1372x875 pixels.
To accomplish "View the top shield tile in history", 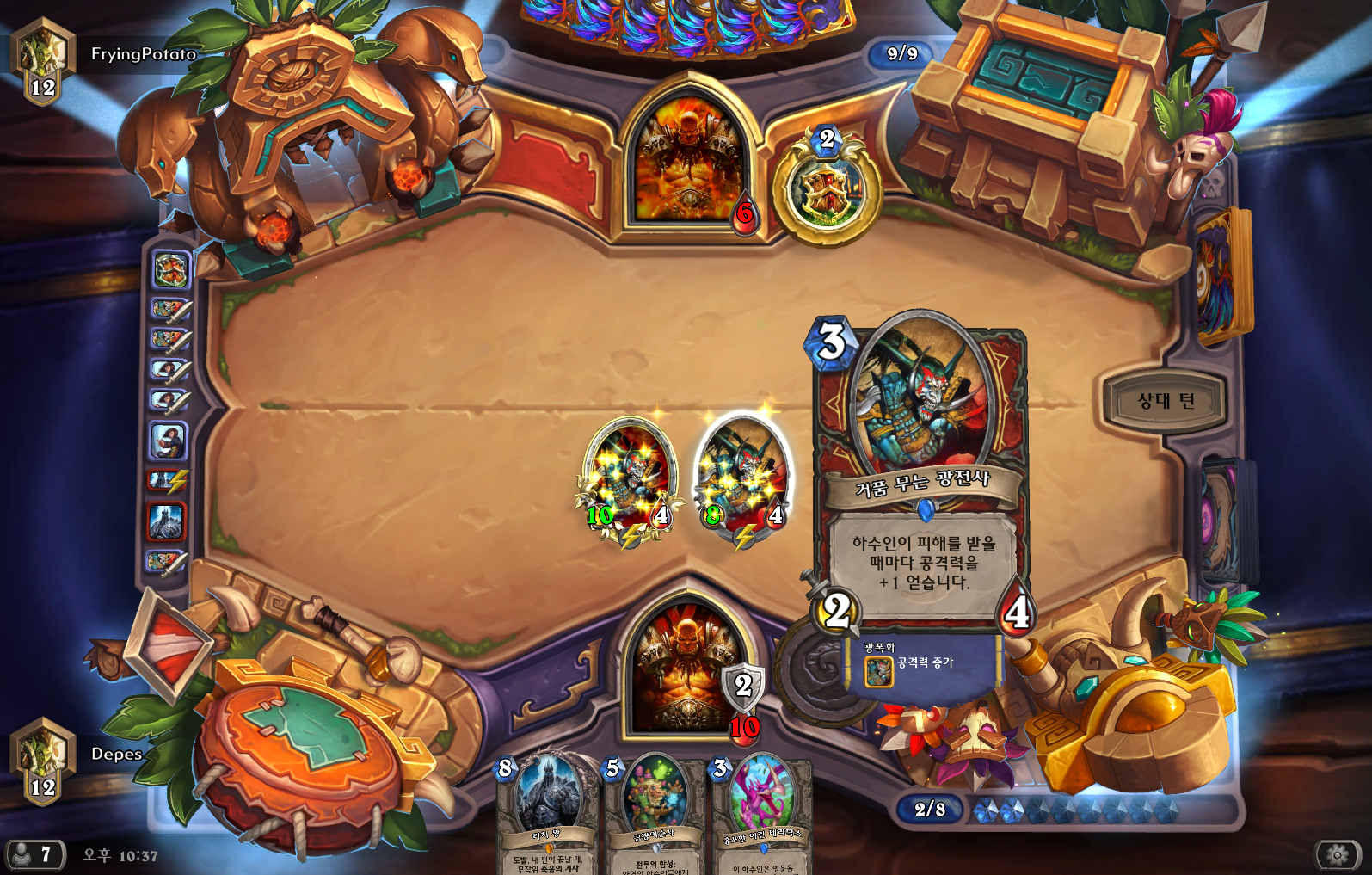I will click(170, 269).
